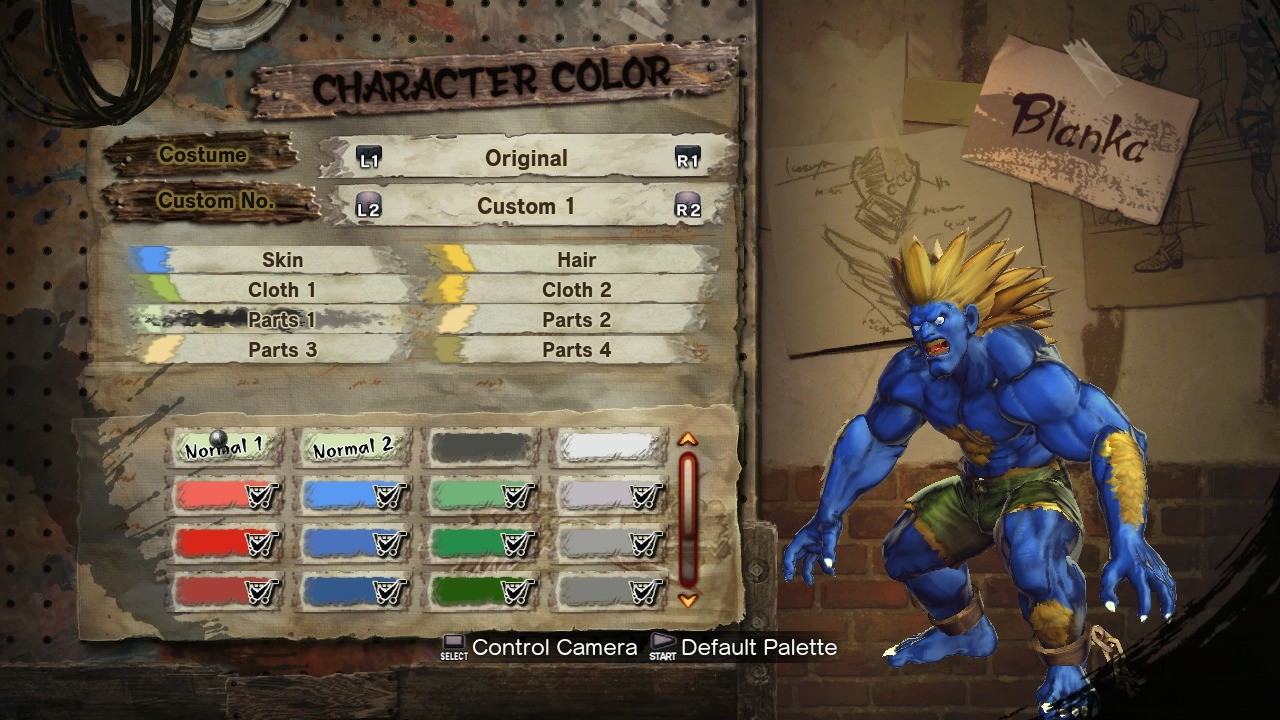Select the Hair color category
Screen dimensions: 1280x720
[577, 260]
